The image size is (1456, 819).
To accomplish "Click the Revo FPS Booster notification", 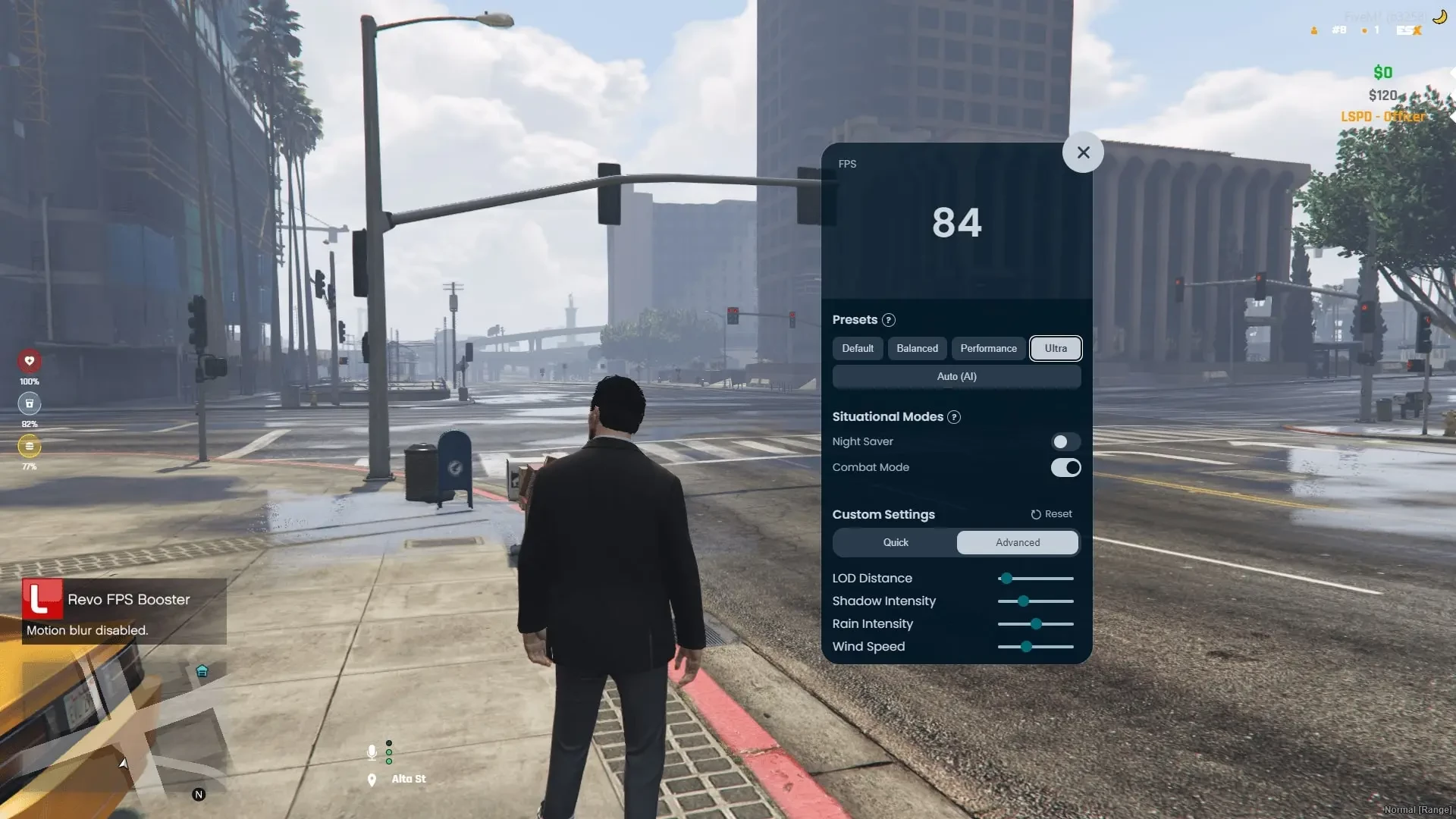I will (x=124, y=611).
